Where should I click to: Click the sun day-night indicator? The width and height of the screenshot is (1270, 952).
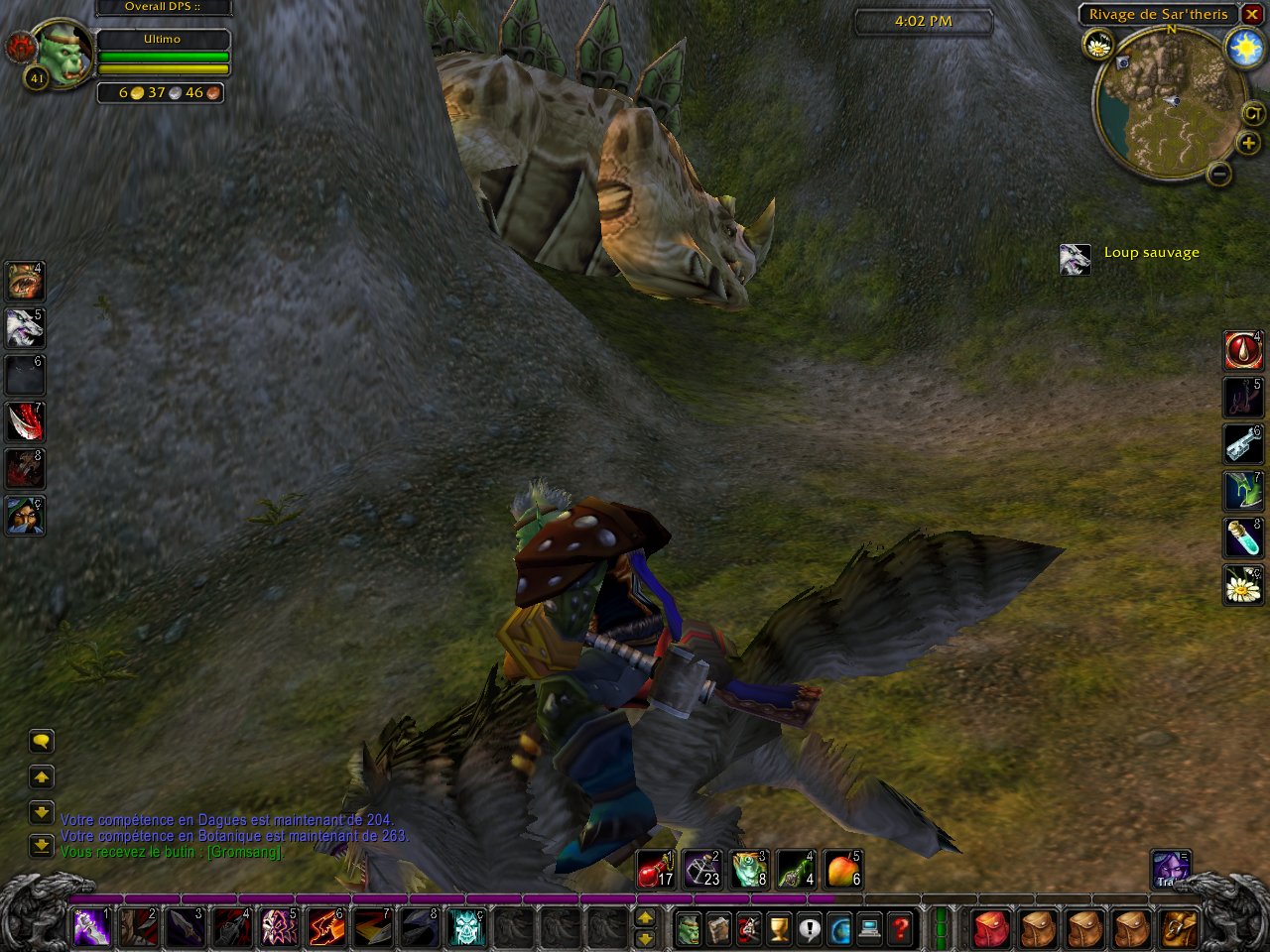[1244, 48]
